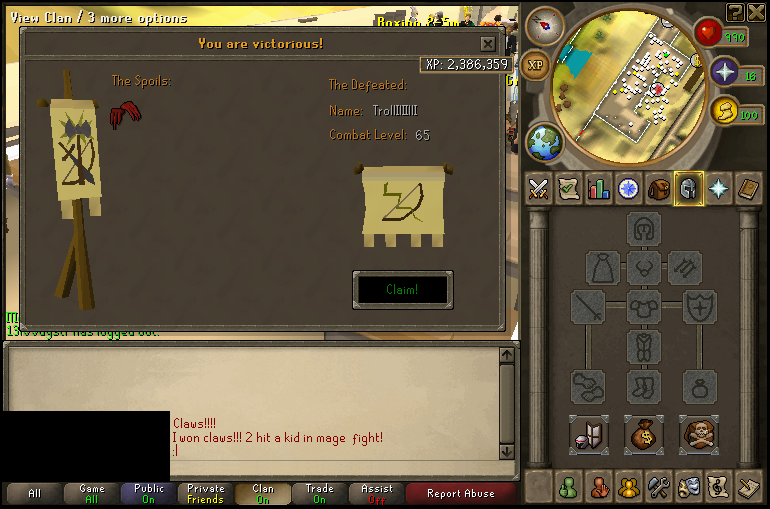770x509 pixels.
Task: Open the money bag price checker
Action: (644, 434)
